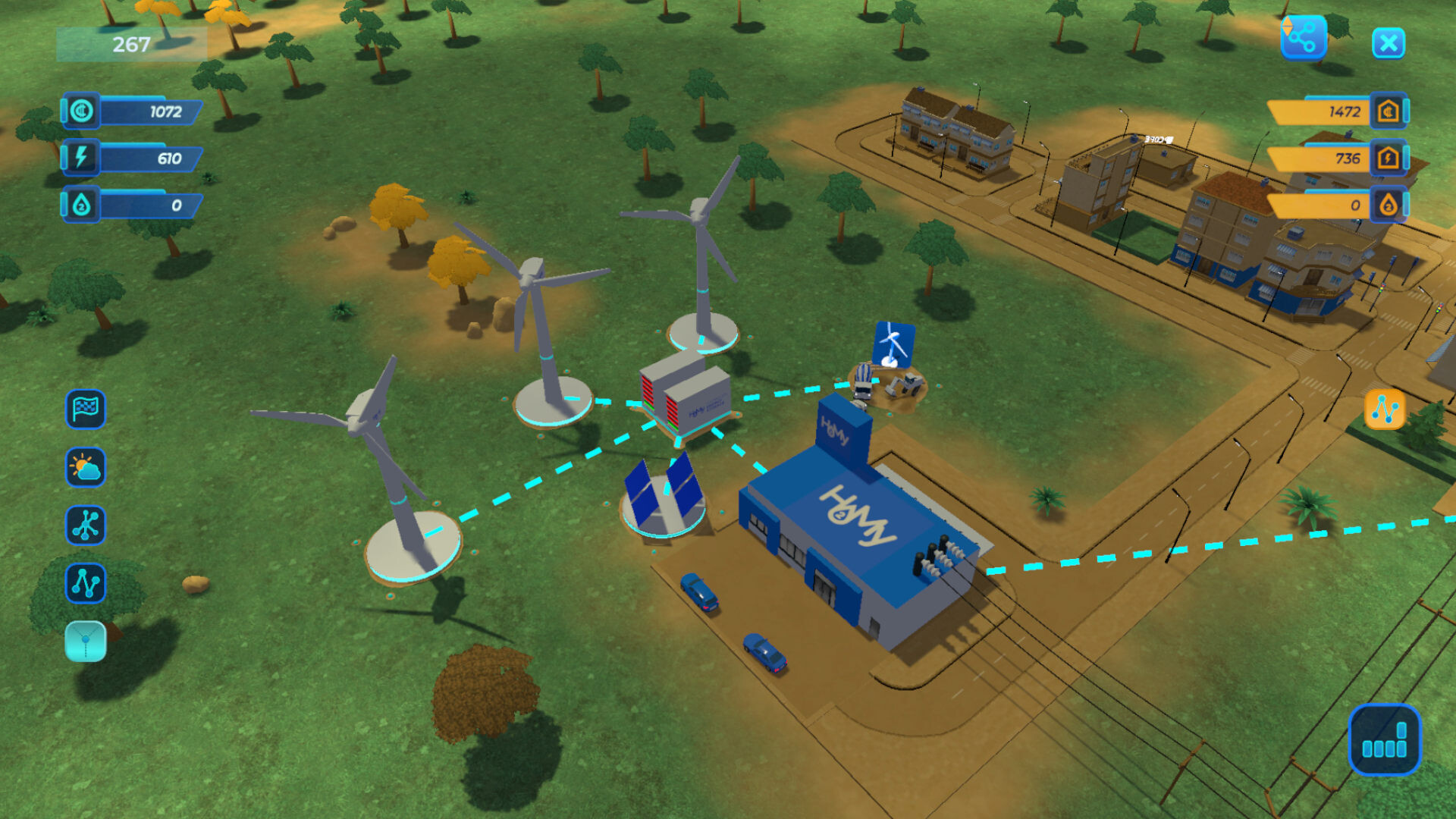Expand the electricity counter showing 610
Screen dimensions: 1456x819
(83, 158)
